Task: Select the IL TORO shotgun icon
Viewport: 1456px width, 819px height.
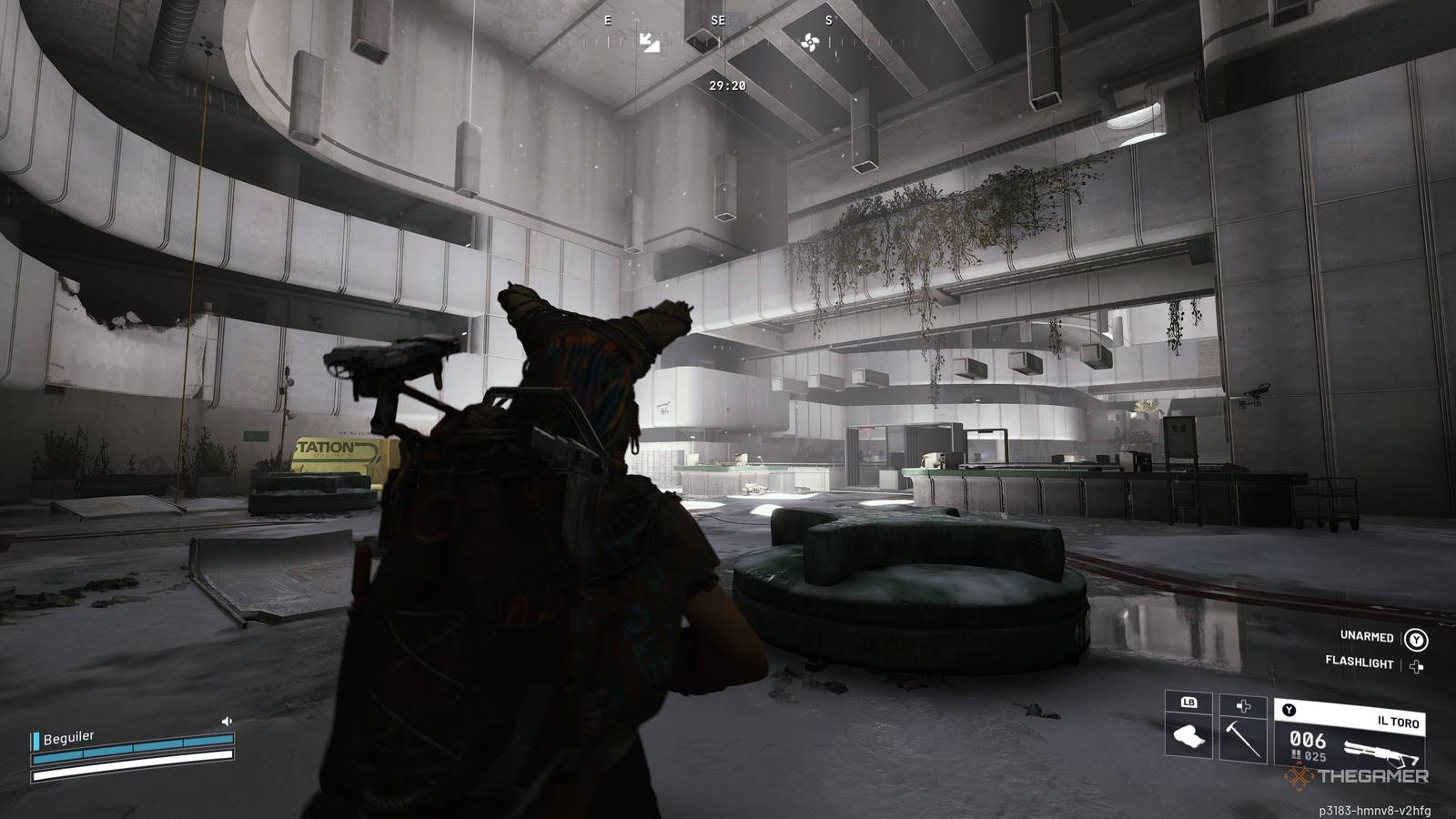Action: pyautogui.click(x=1380, y=748)
